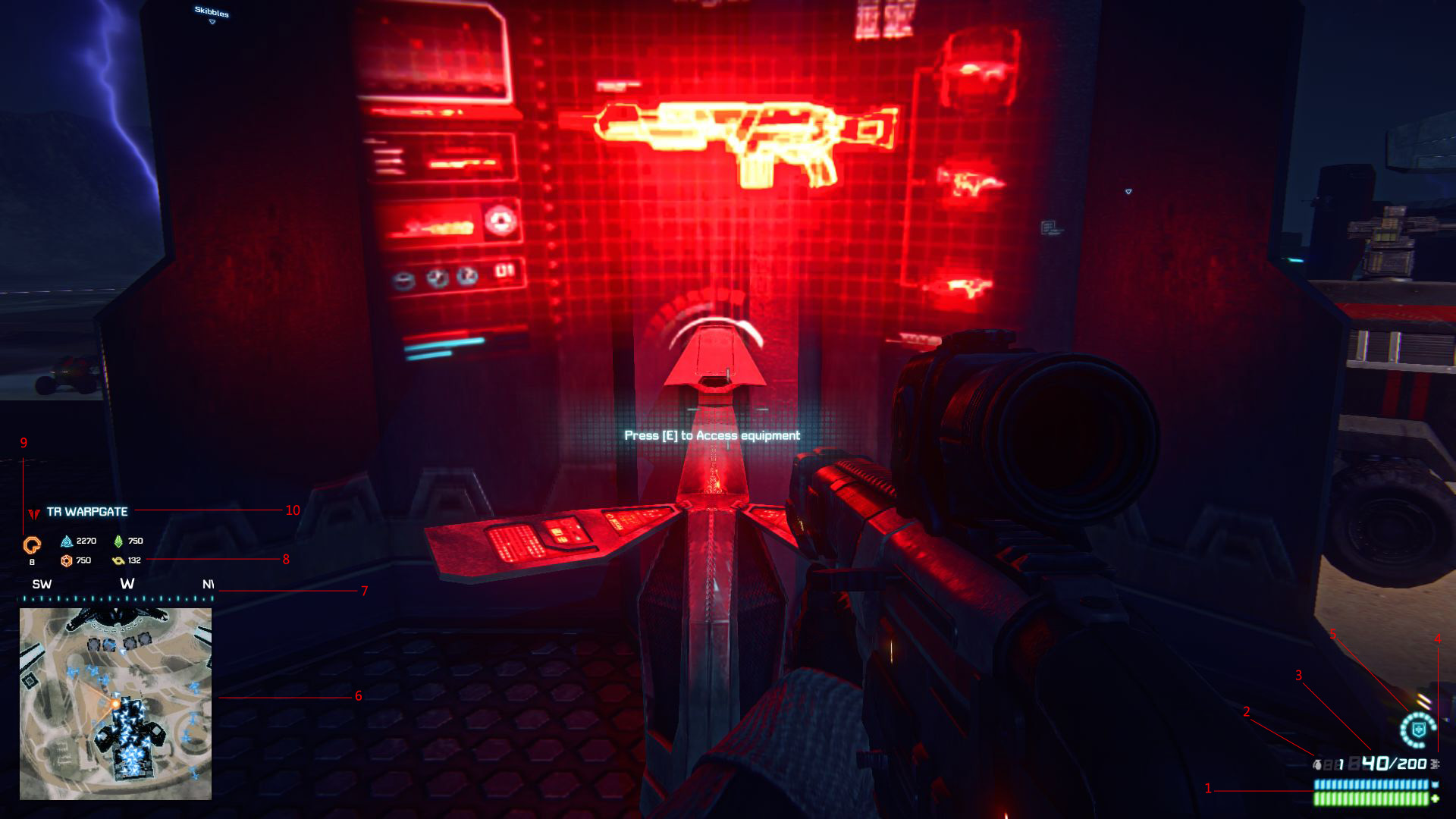Click the yellow certification points icon
Screen dimensions: 1456x819
pos(118,561)
